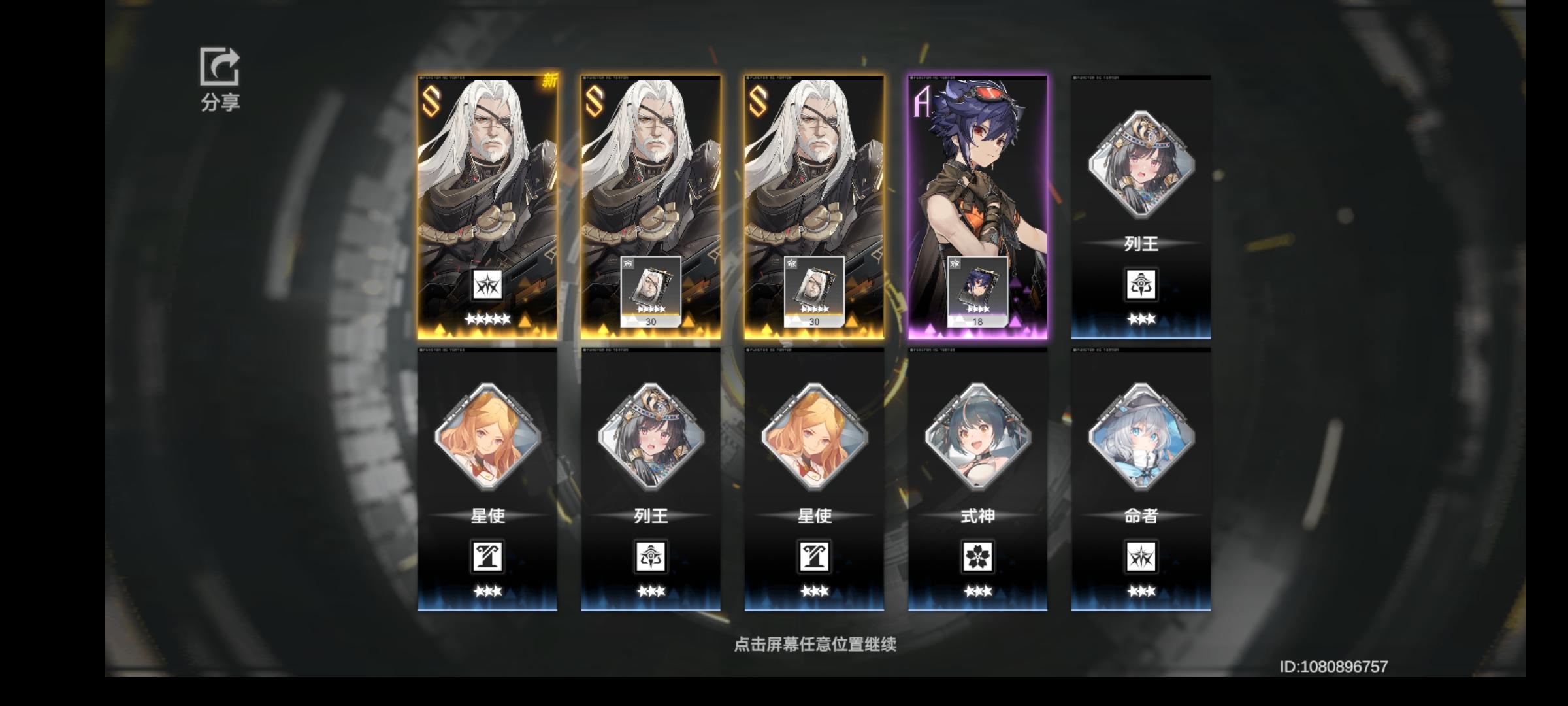Screen dimensions: 1568x706
Task: Click the 列王 portrait diamond in the top row
Action: tap(1141, 163)
